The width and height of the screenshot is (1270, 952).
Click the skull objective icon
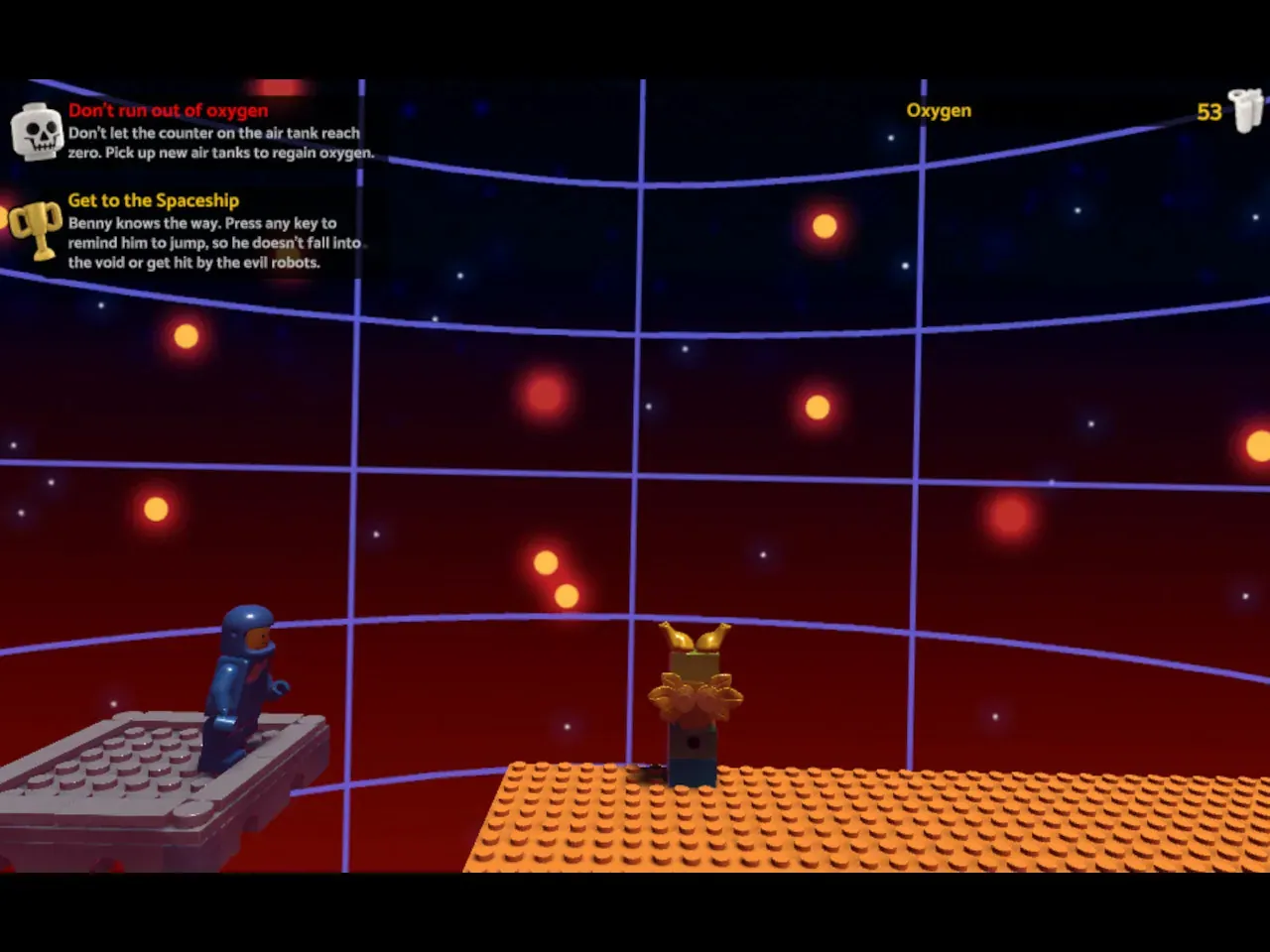37,133
